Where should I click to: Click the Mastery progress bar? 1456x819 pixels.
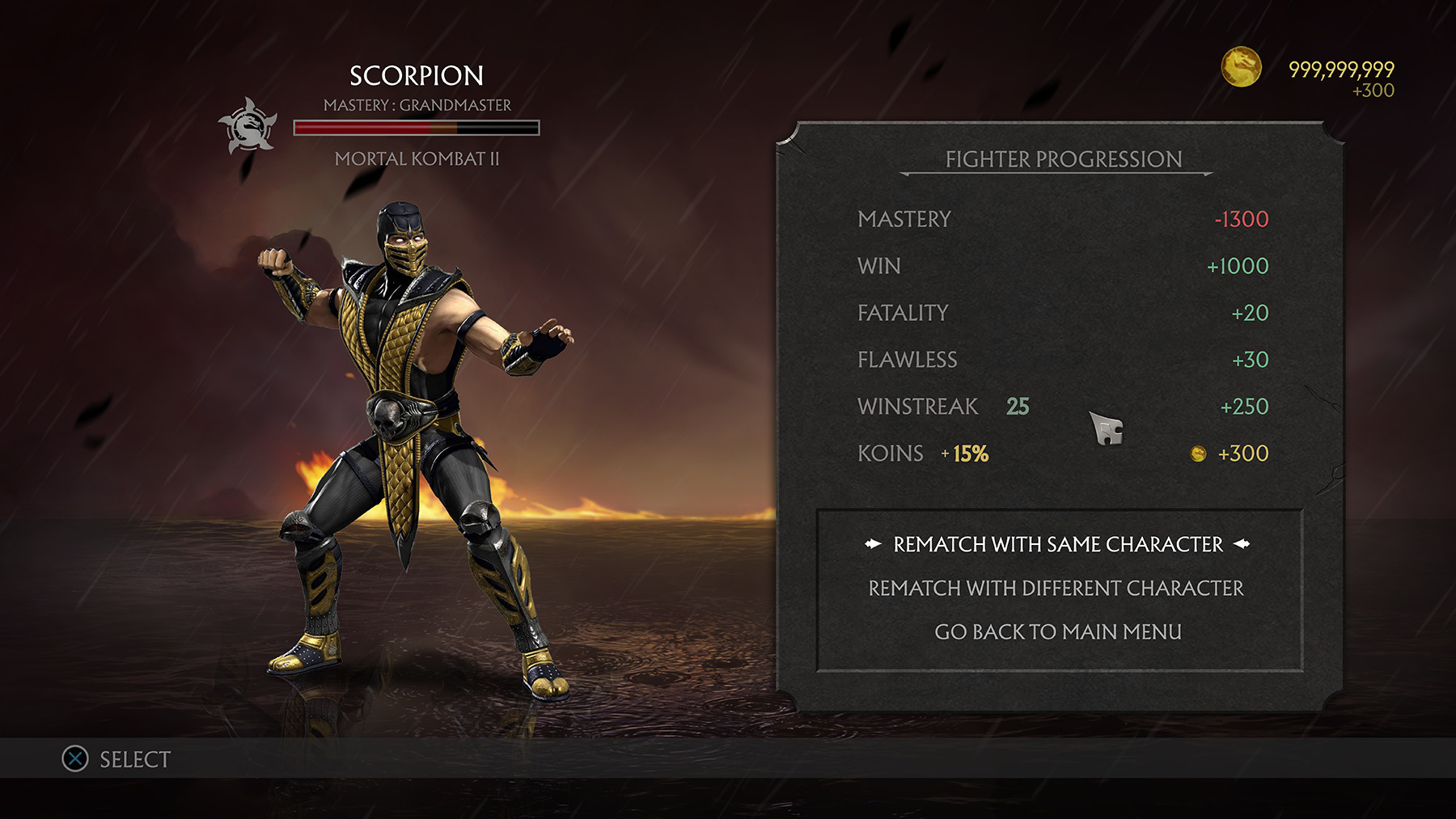(417, 127)
